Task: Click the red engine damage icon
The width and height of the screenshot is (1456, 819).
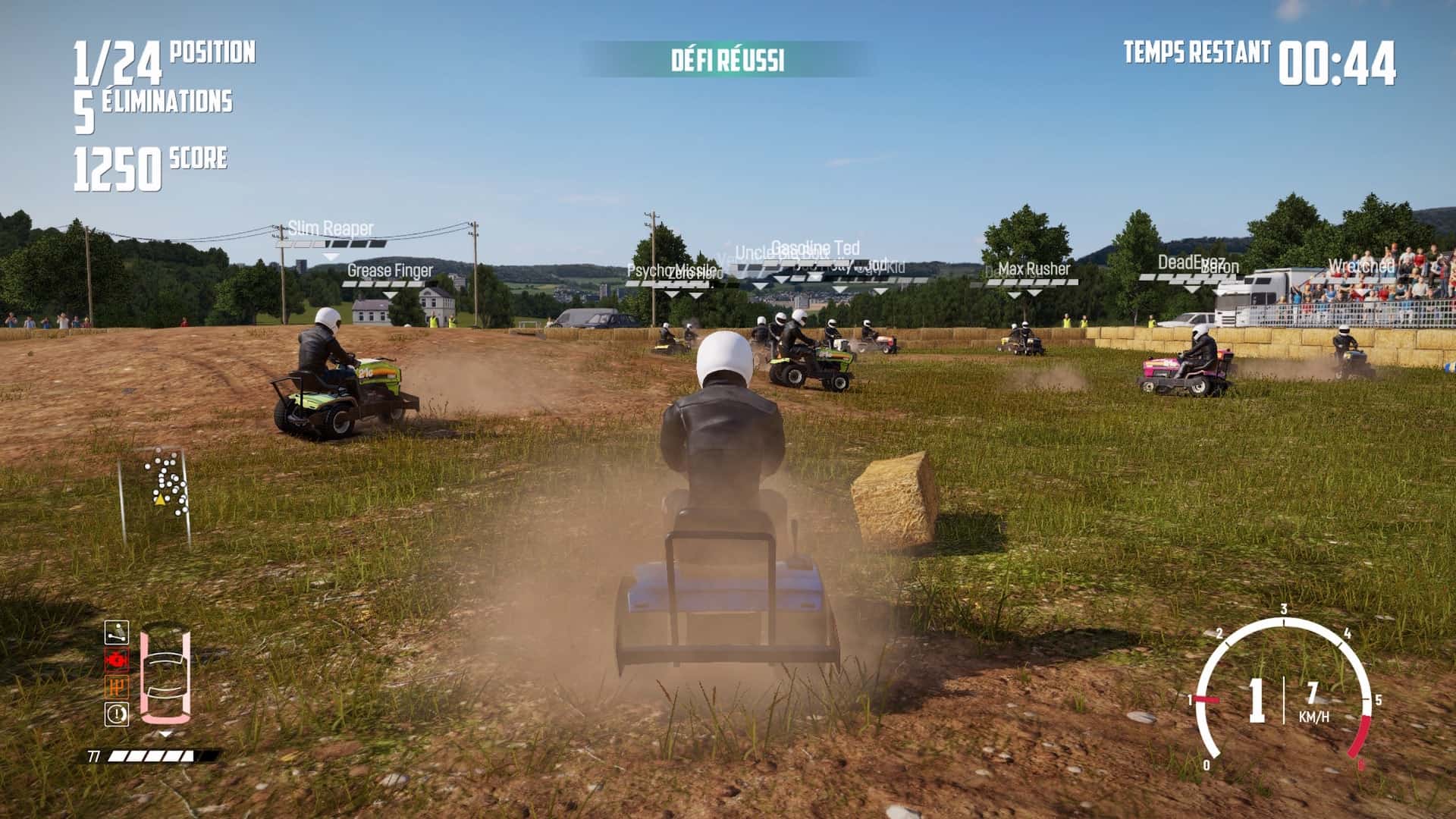Action: coord(117,660)
